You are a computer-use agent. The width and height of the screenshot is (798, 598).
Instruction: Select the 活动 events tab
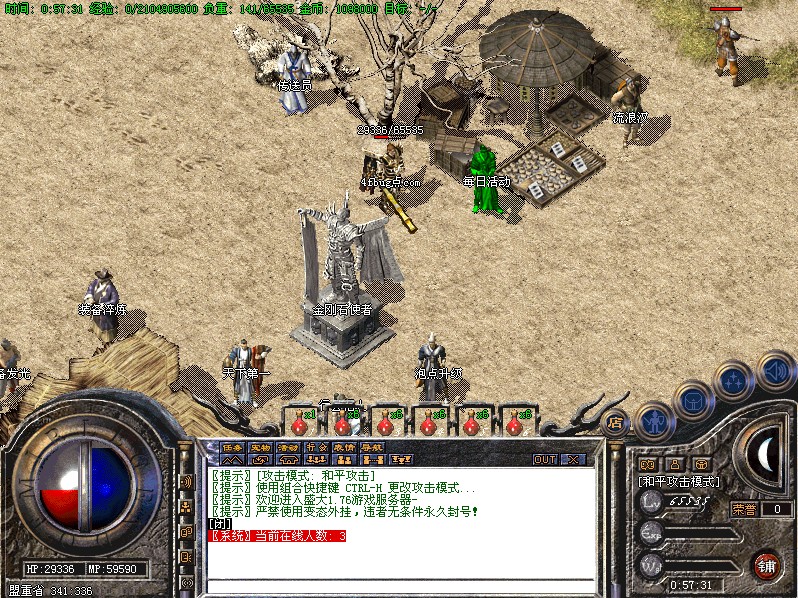click(x=288, y=447)
